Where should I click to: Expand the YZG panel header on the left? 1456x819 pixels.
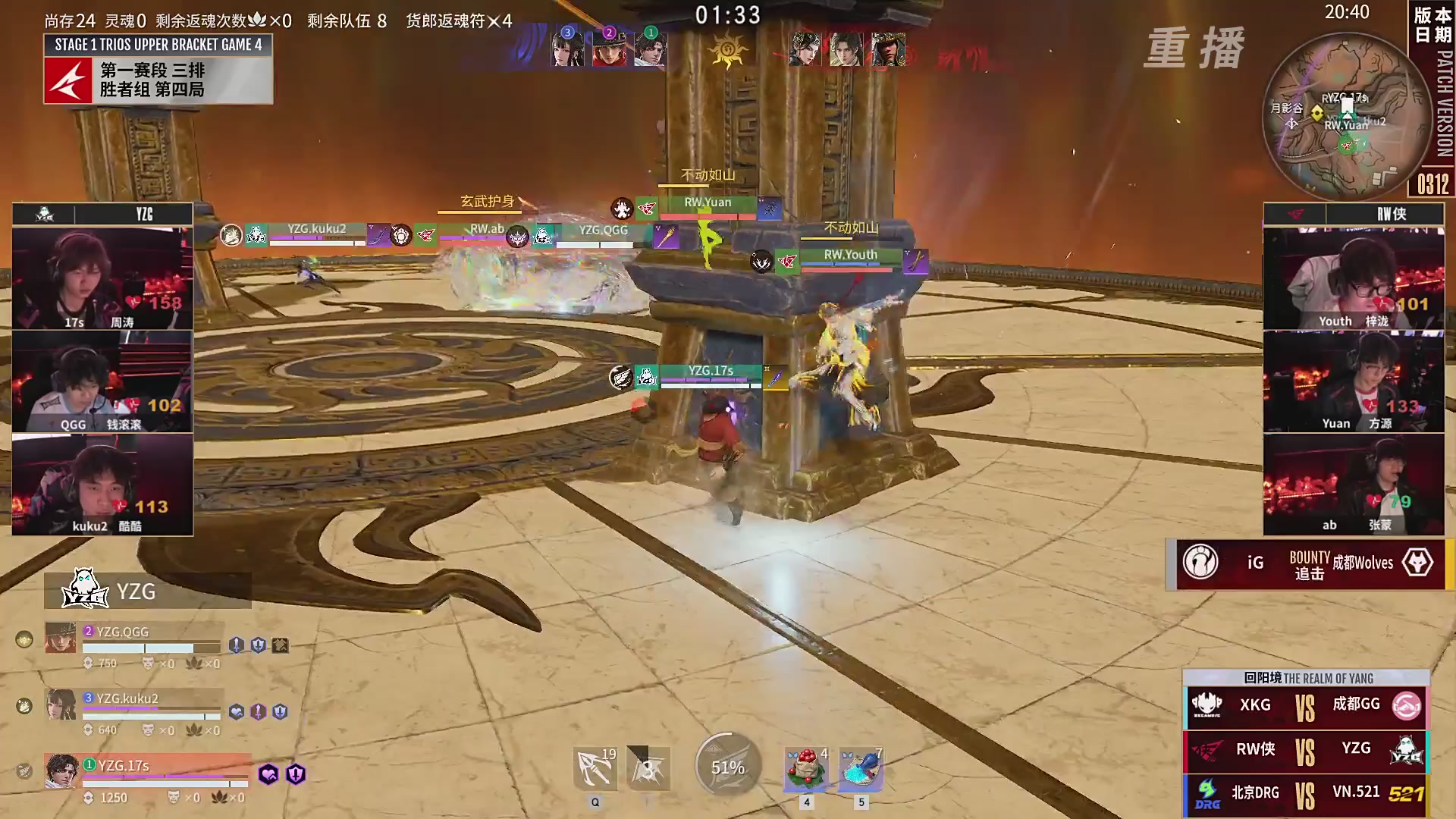click(x=102, y=214)
